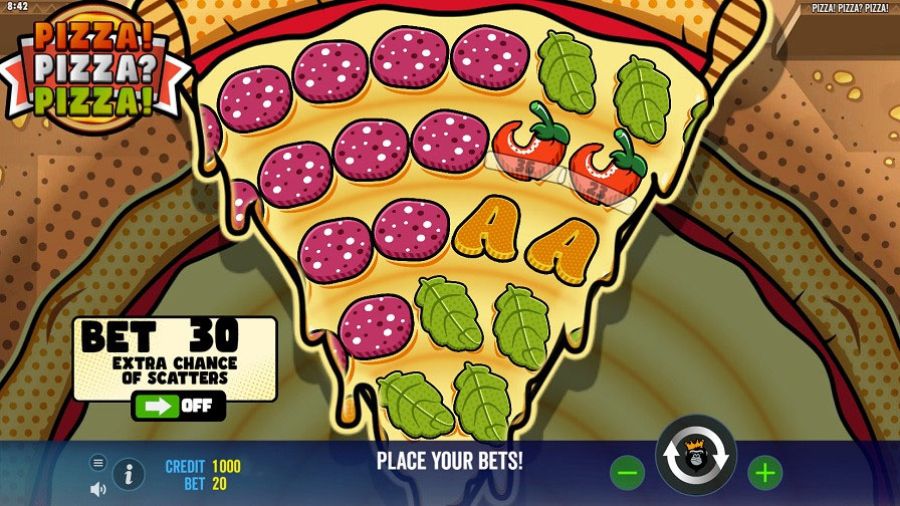This screenshot has height=506, width=900.
Task: Open the game info button
Action: tap(128, 474)
